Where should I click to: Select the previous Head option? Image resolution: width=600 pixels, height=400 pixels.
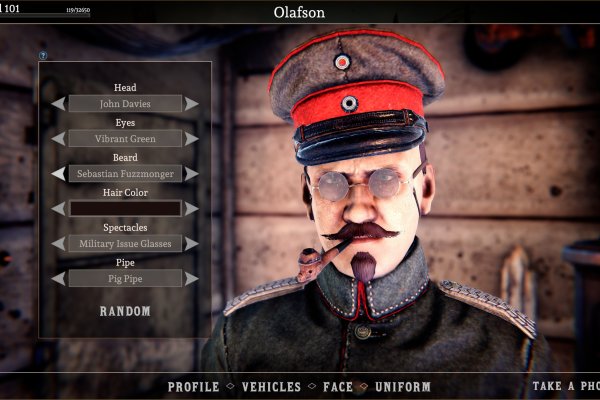59,103
